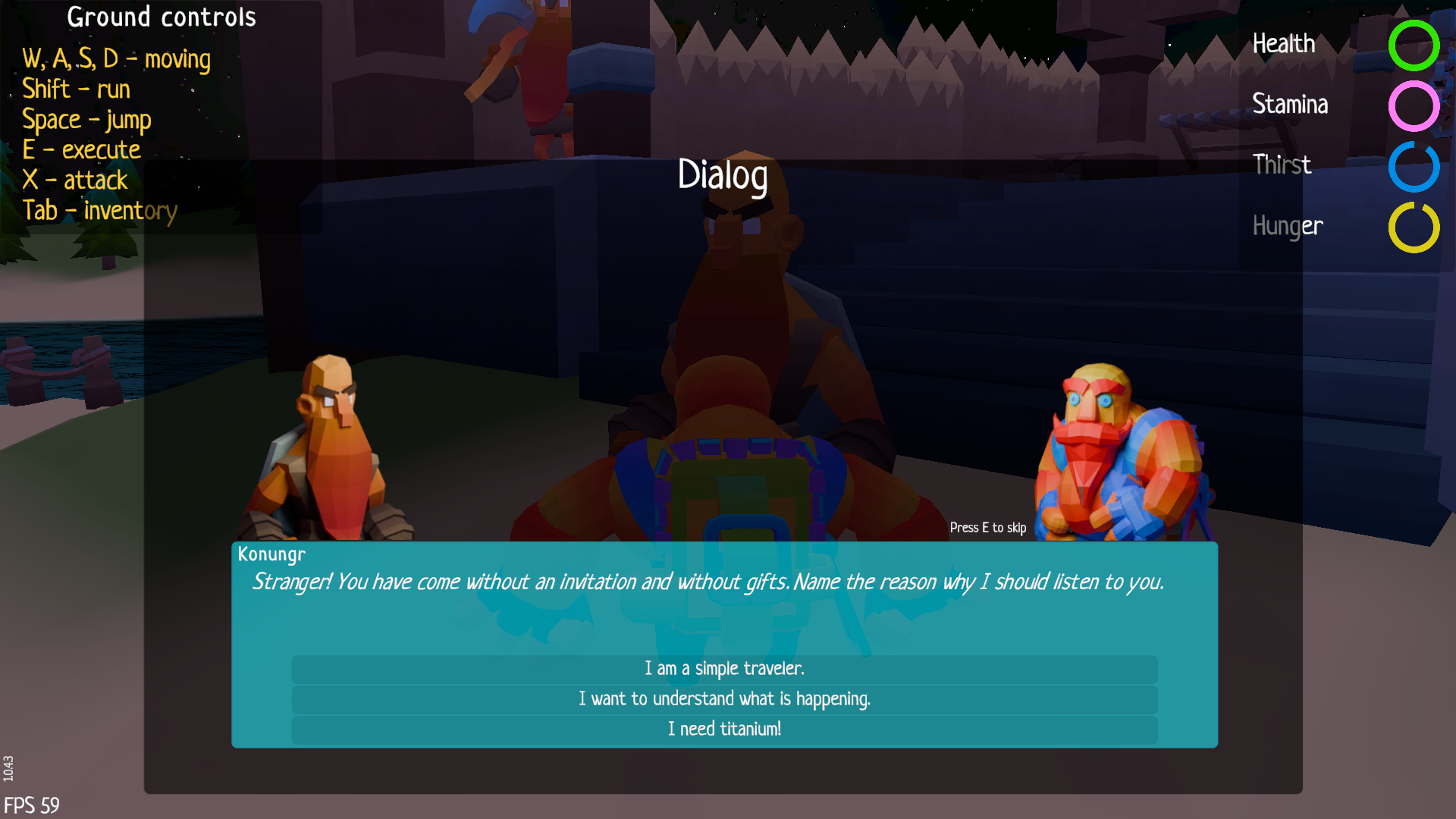
Task: Click the Dialog title header
Action: click(723, 175)
